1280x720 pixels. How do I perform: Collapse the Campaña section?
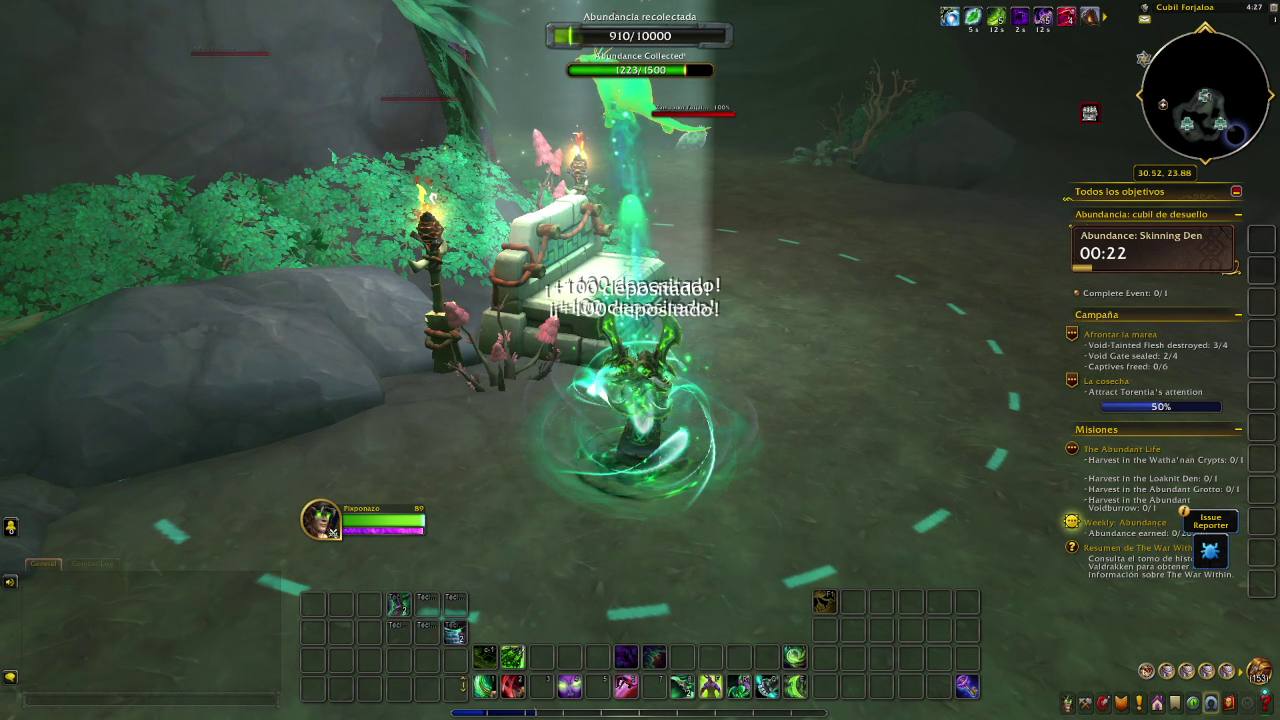[1238, 315]
